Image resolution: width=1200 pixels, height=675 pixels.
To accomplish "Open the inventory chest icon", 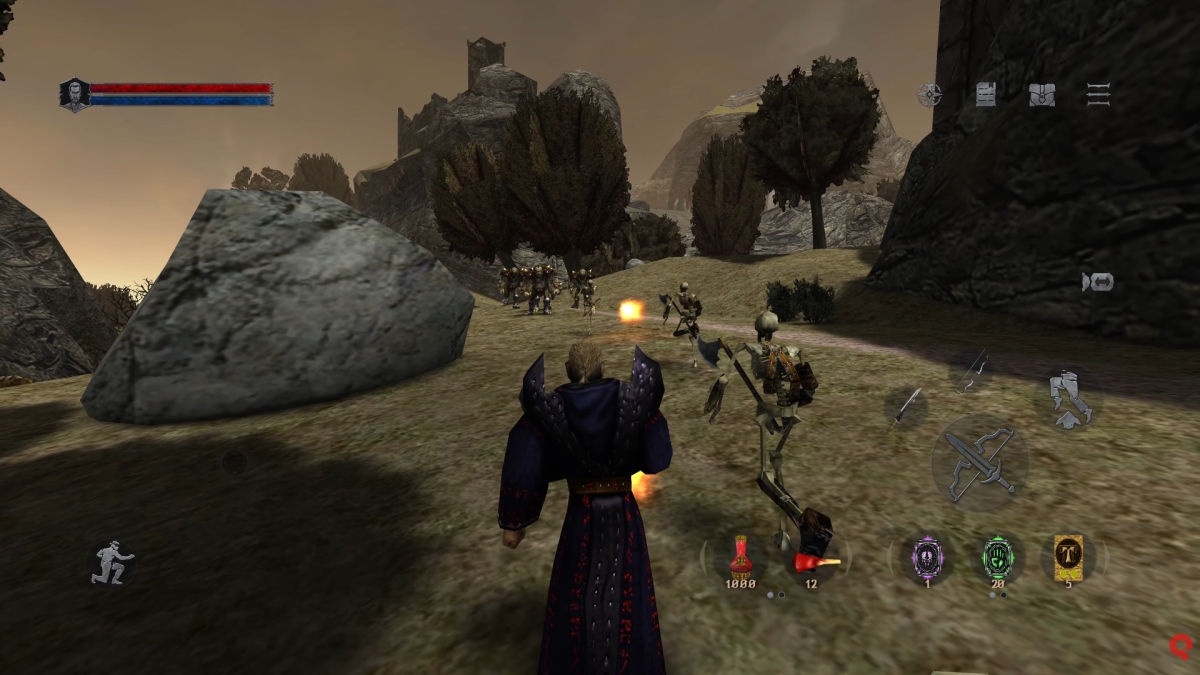I will point(1042,95).
